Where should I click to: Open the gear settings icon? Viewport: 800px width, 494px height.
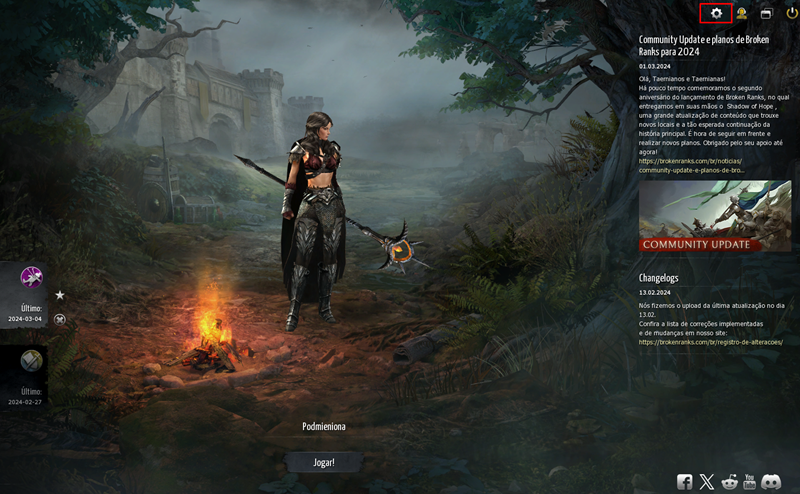716,13
